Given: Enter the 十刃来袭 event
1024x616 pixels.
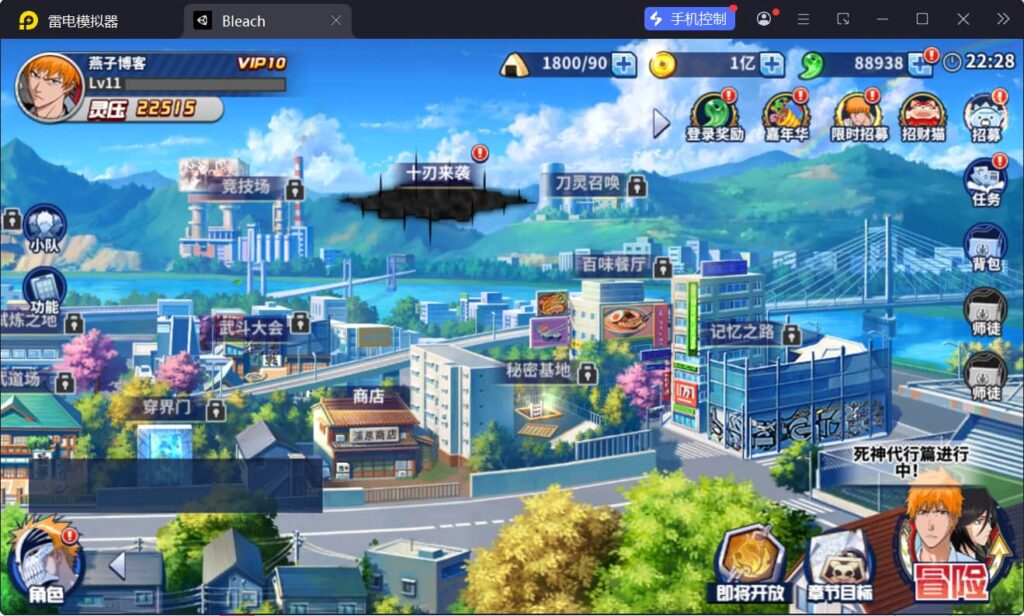Looking at the screenshot, I should pyautogui.click(x=437, y=188).
